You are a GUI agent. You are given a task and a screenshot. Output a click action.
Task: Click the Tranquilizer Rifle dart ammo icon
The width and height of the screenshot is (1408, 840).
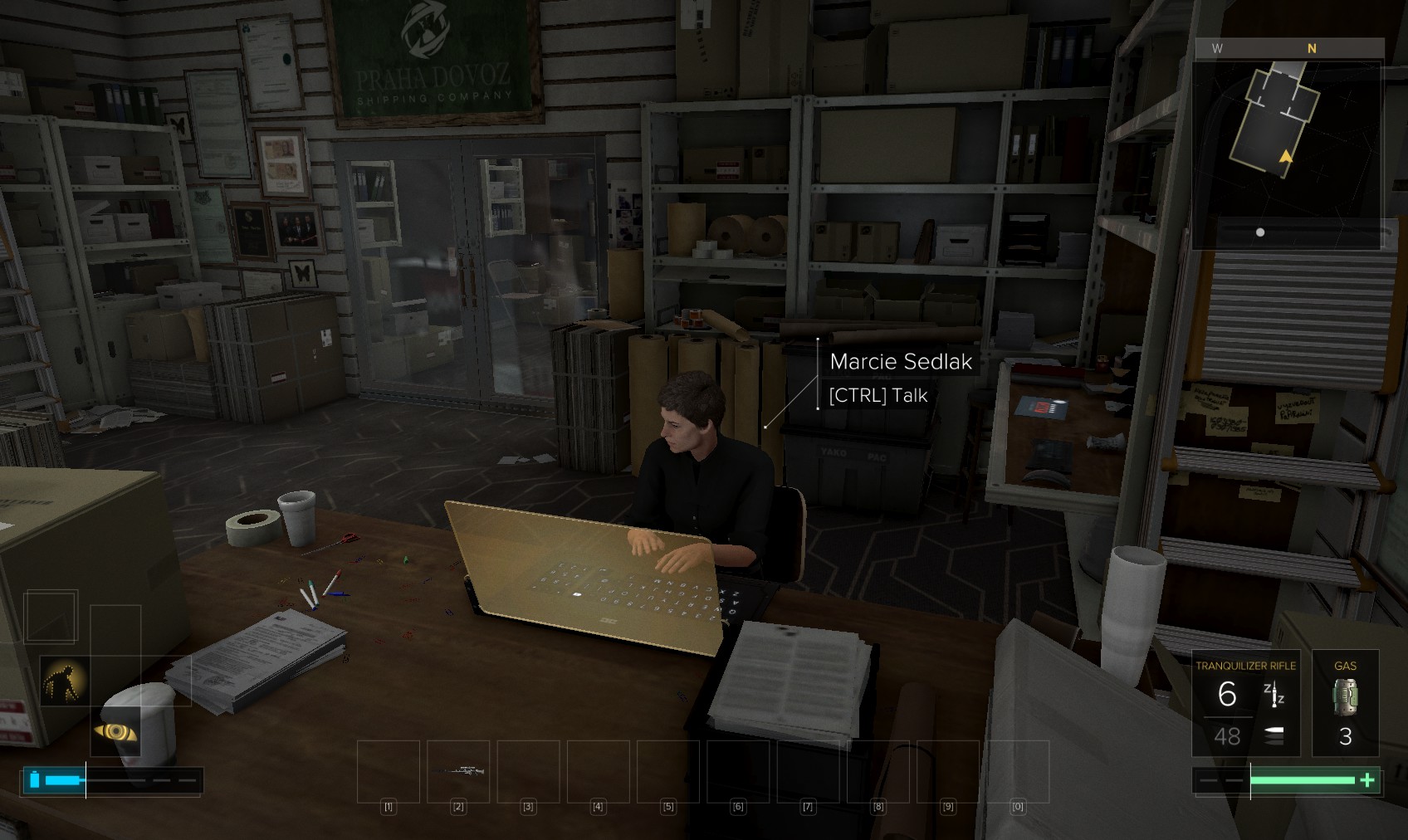(1274, 694)
